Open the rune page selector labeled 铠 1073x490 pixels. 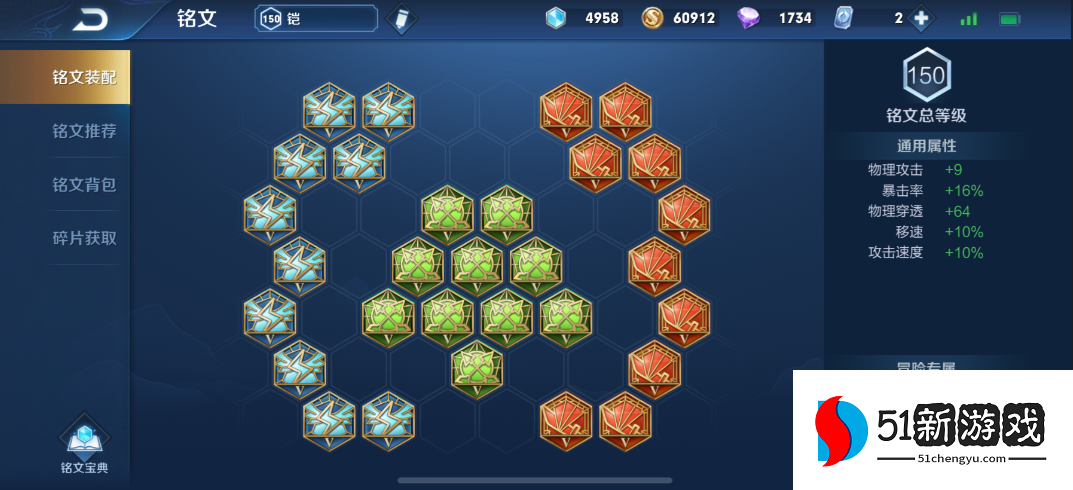click(316, 18)
